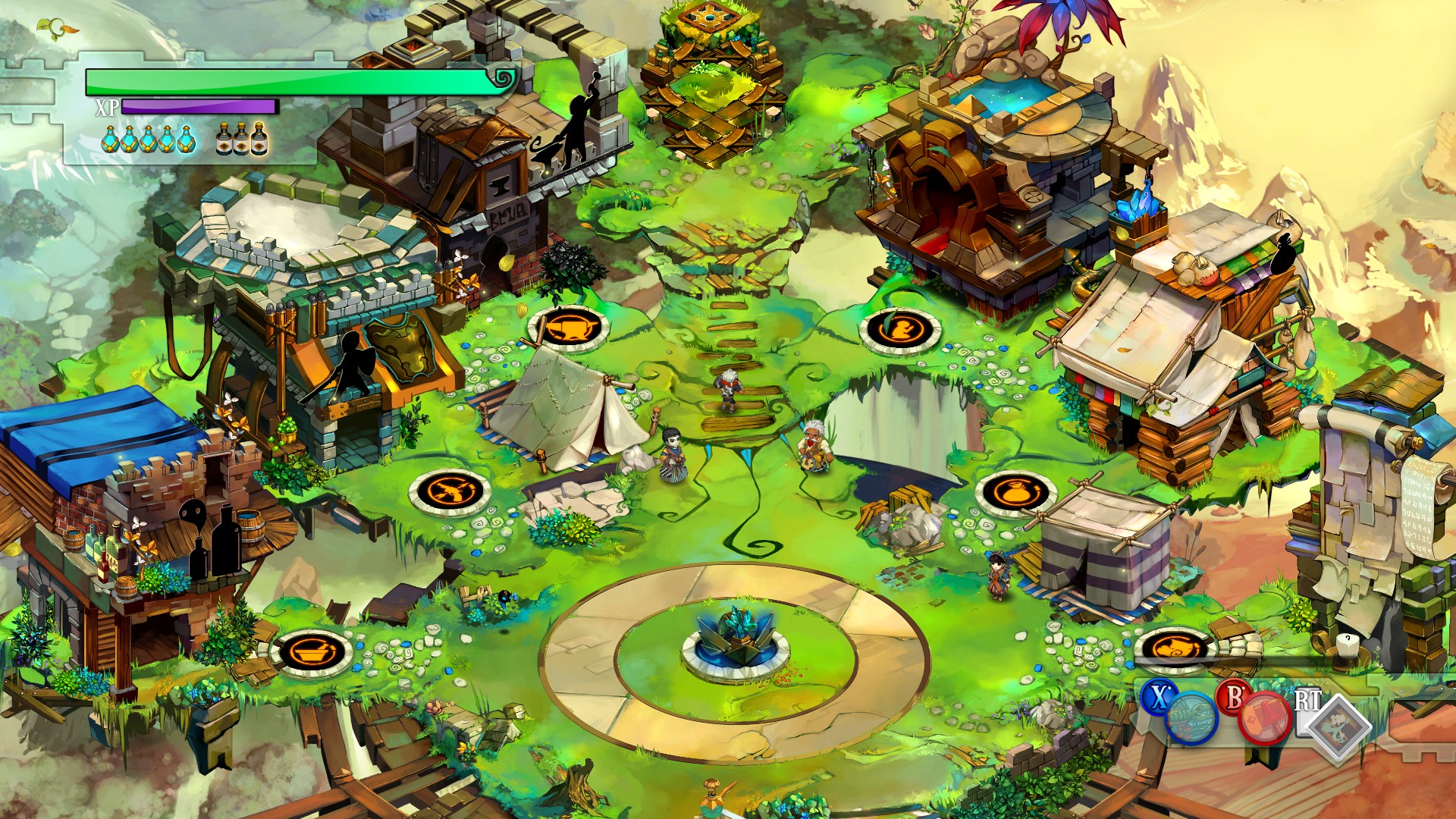Click the bowl emblem pad on the lower-left platform
This screenshot has width=1456, height=819.
[312, 652]
